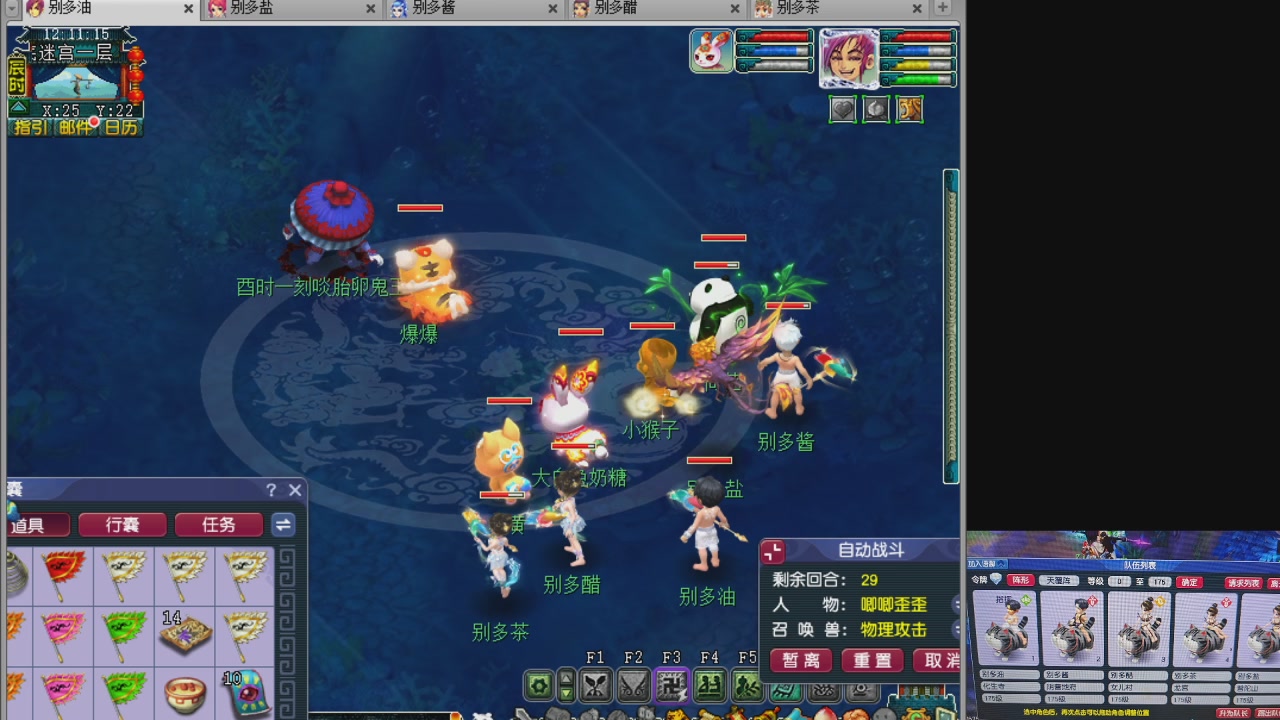Click the arrow-swap icon on the bag panel

pyautogui.click(x=283, y=525)
